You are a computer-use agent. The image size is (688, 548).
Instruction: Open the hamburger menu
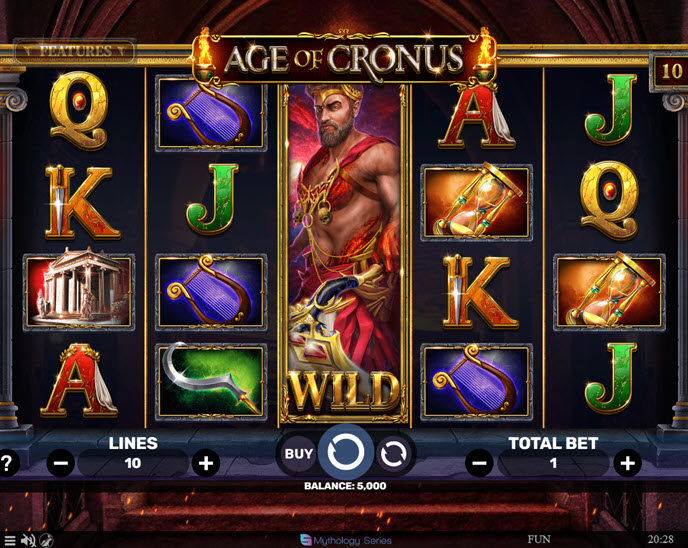(x=9, y=540)
